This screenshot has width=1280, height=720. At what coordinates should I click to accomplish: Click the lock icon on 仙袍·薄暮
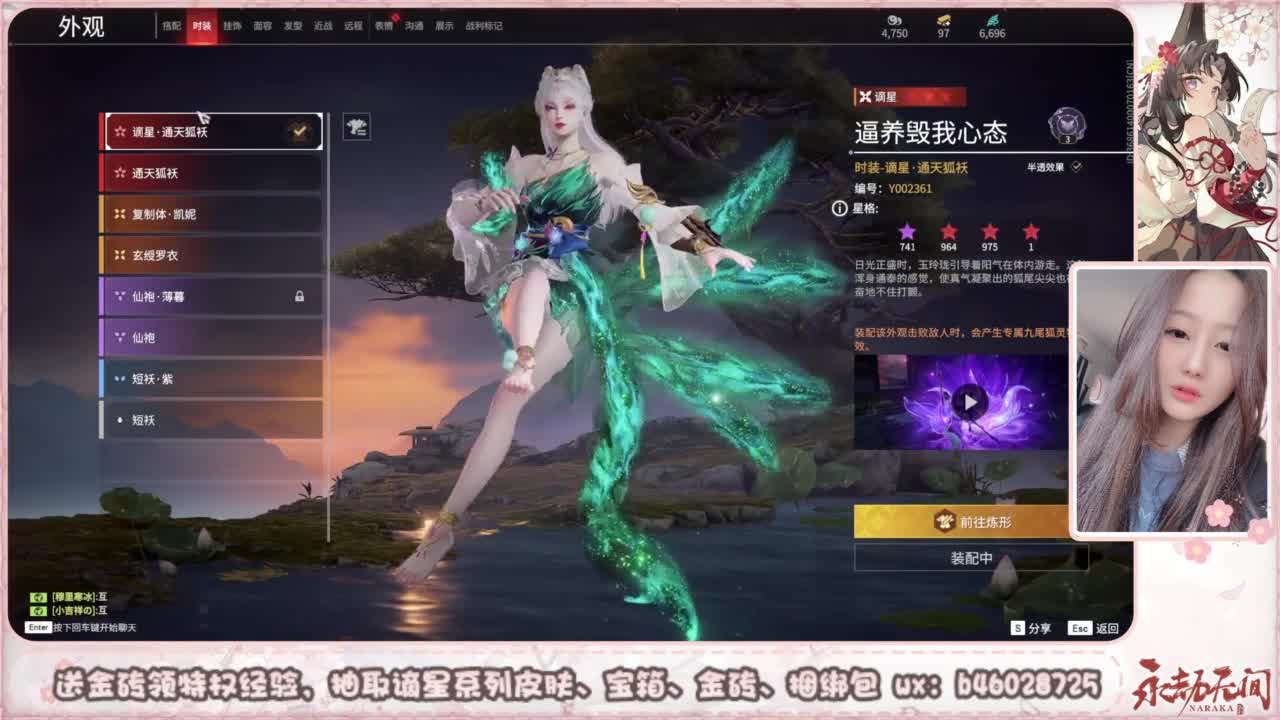click(302, 297)
